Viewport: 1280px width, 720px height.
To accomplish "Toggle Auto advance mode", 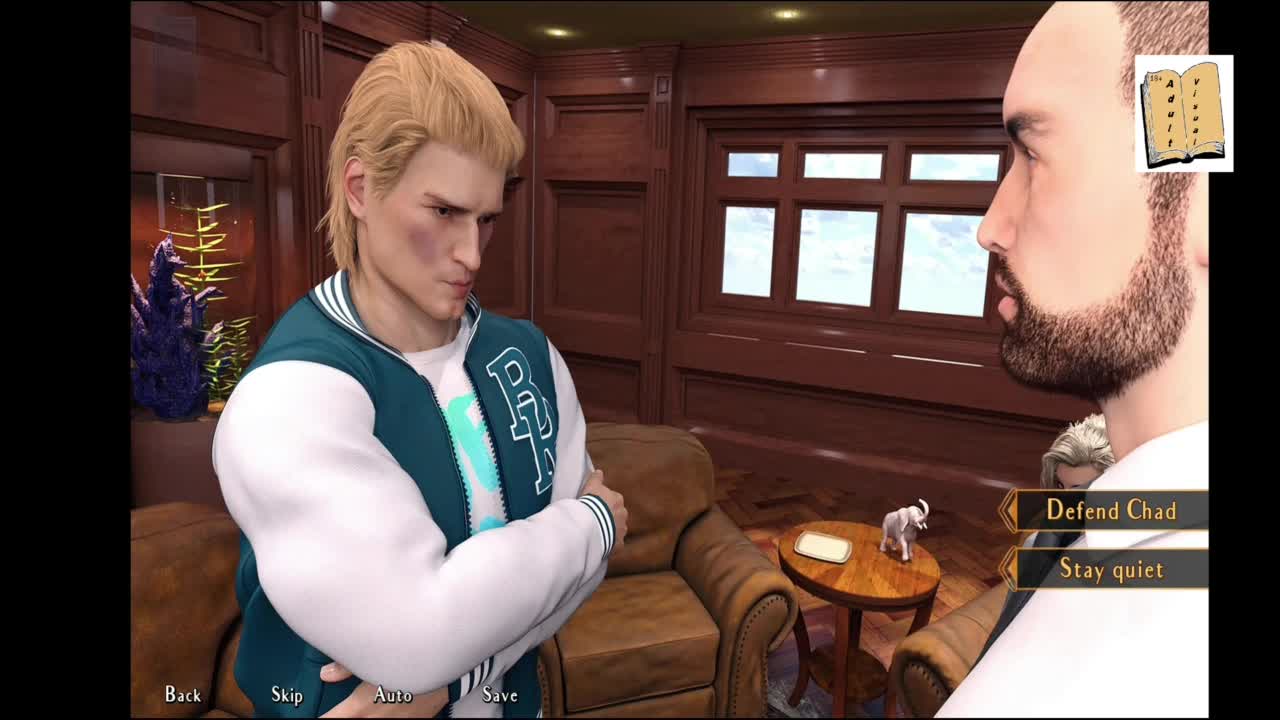I will (393, 694).
